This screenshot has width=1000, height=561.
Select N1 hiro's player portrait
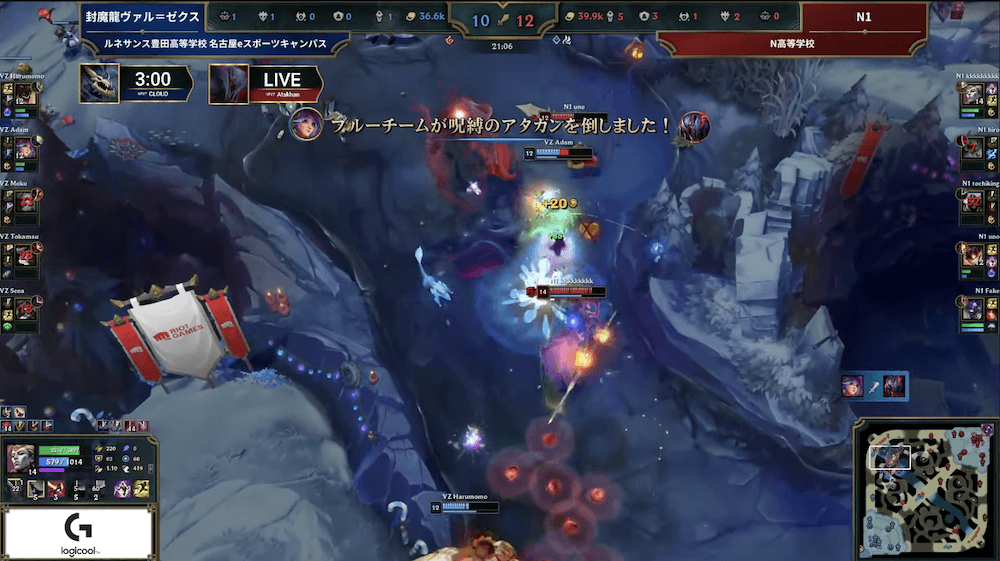coord(973,148)
